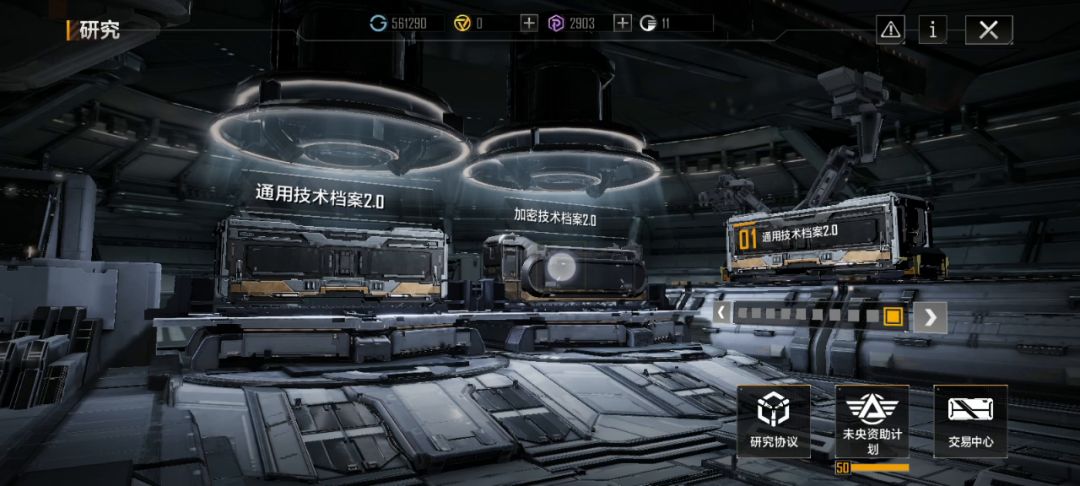Select the highlighted orange page indicator

click(x=893, y=316)
